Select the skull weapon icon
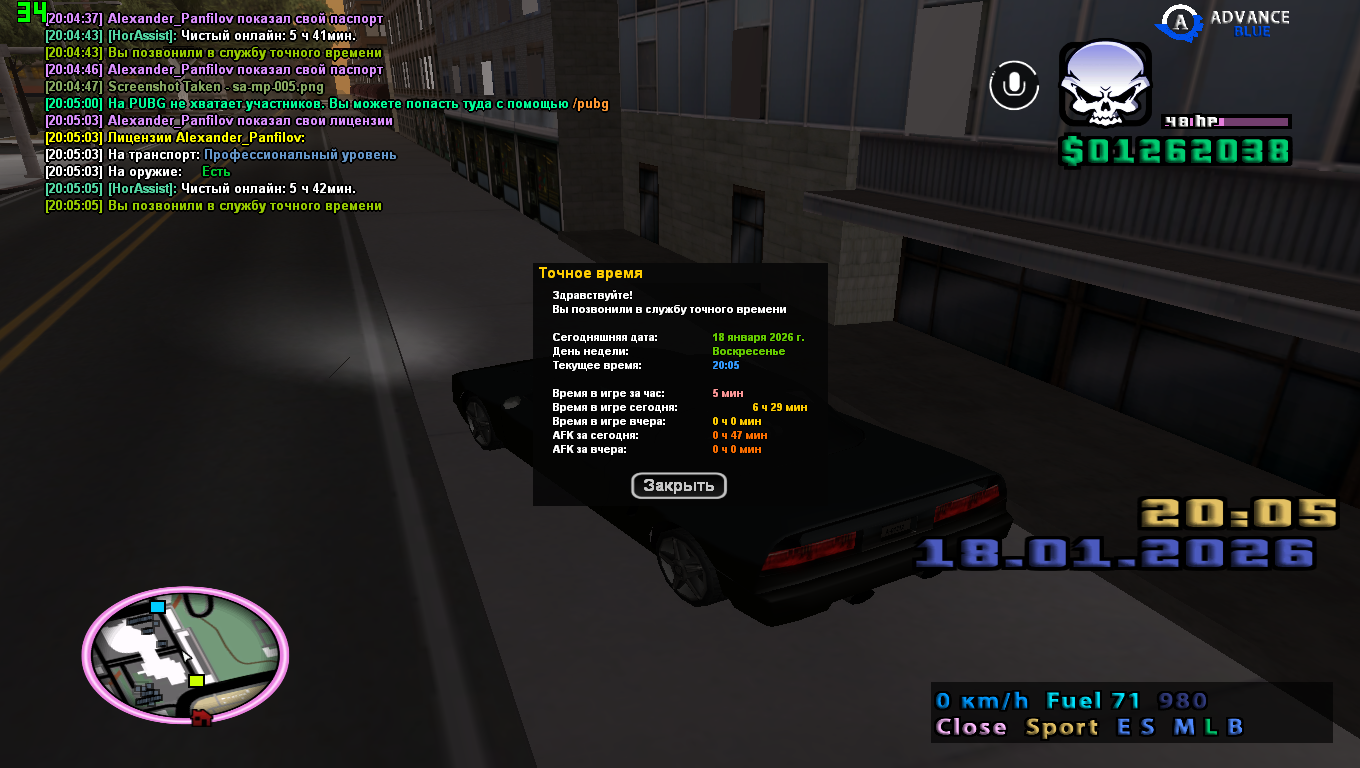 pos(1104,84)
